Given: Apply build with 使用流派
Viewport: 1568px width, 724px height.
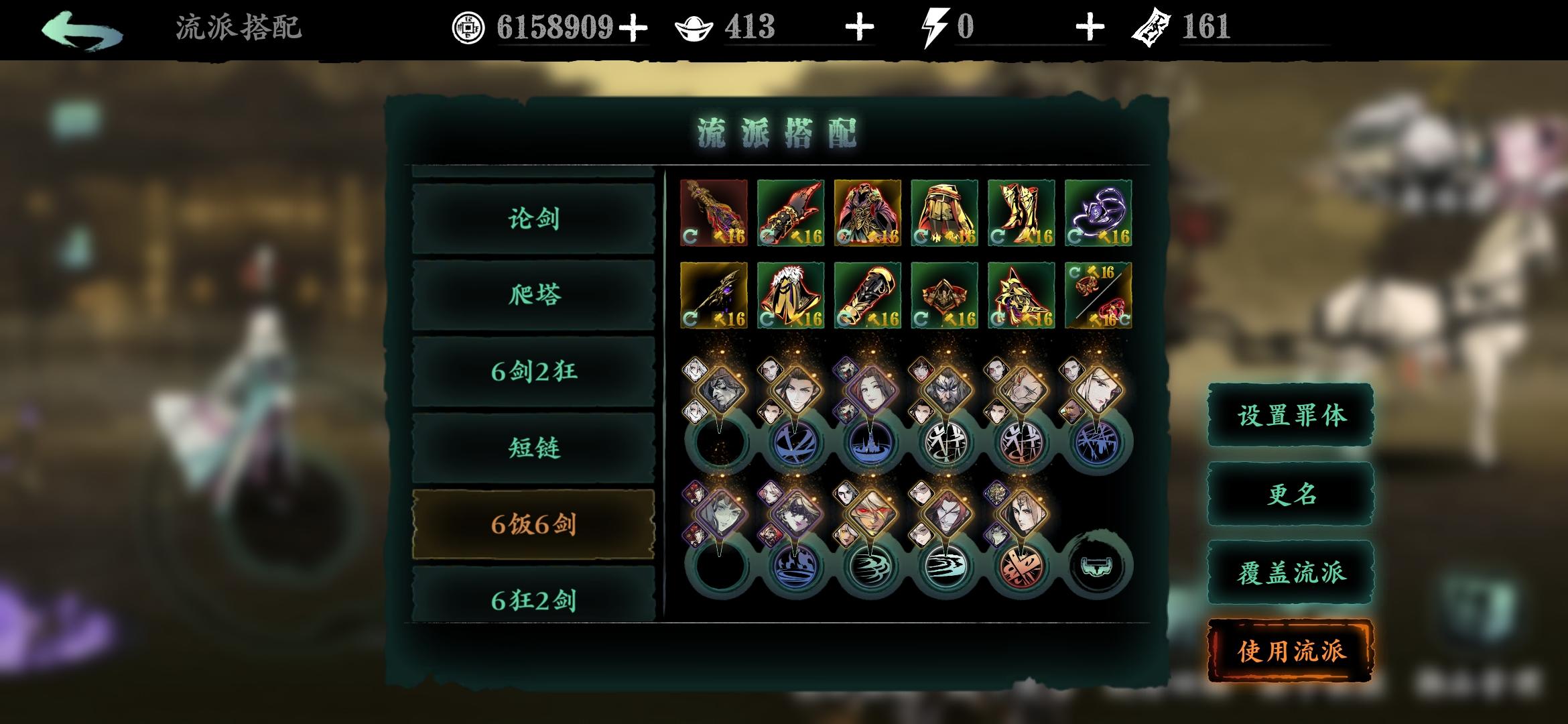Looking at the screenshot, I should pyautogui.click(x=1291, y=651).
